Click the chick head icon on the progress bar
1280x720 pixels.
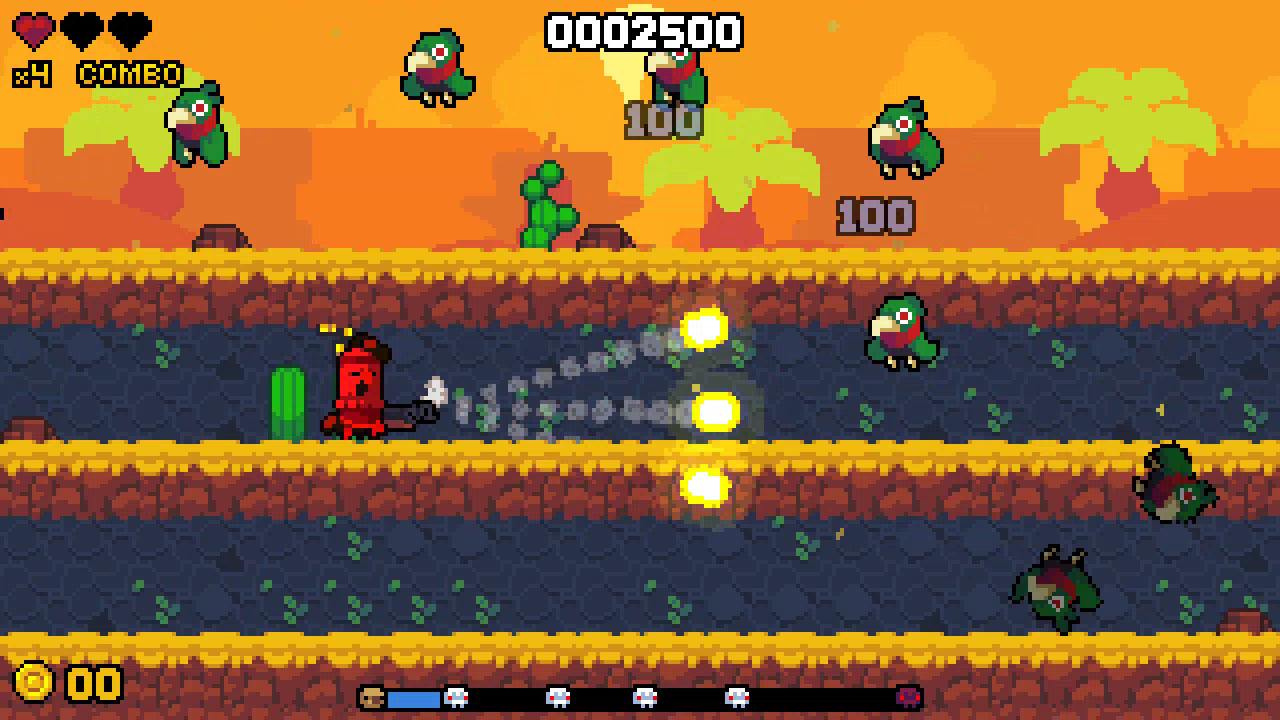372,697
